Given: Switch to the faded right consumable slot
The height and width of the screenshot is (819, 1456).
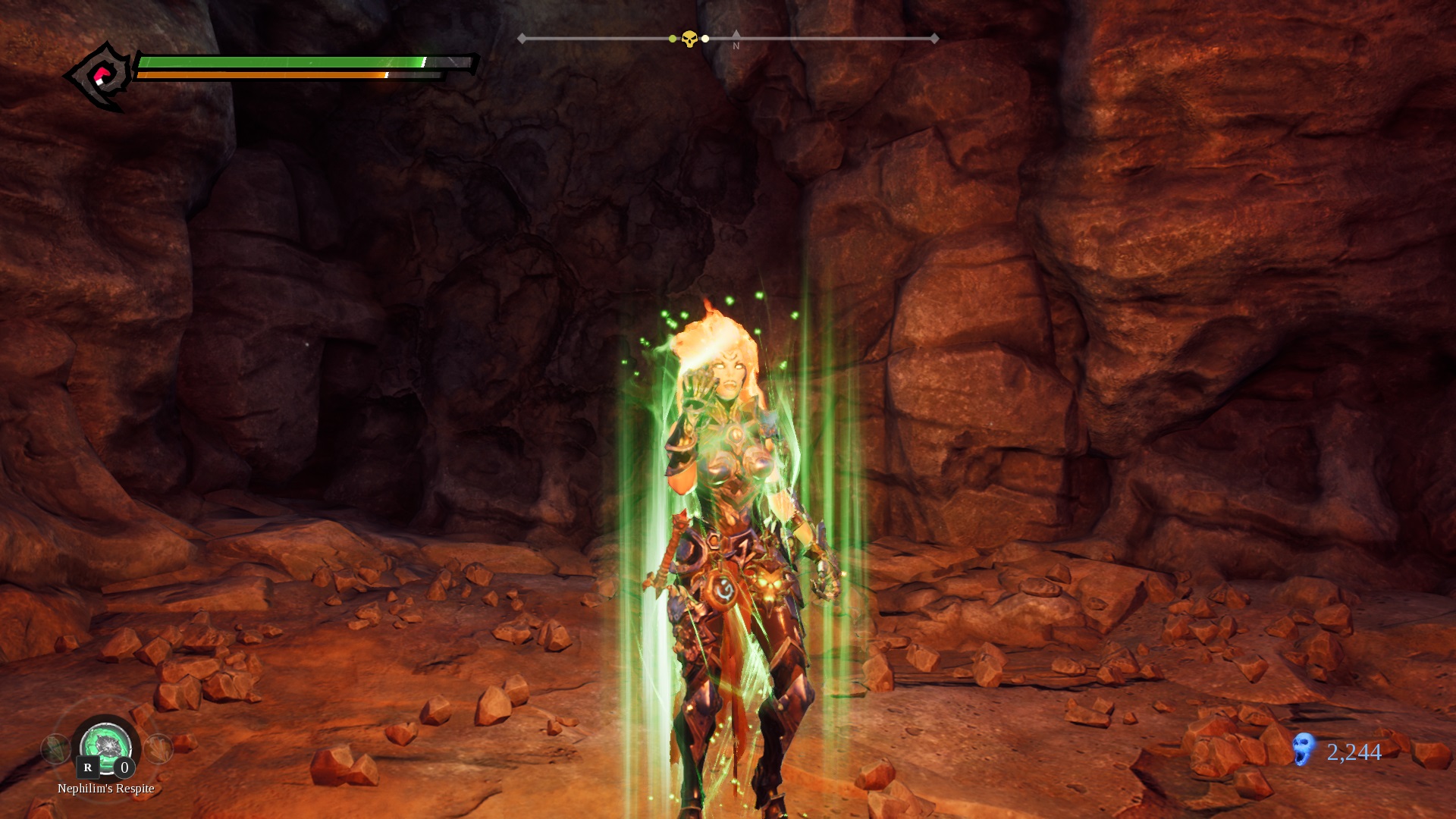Looking at the screenshot, I should (158, 749).
